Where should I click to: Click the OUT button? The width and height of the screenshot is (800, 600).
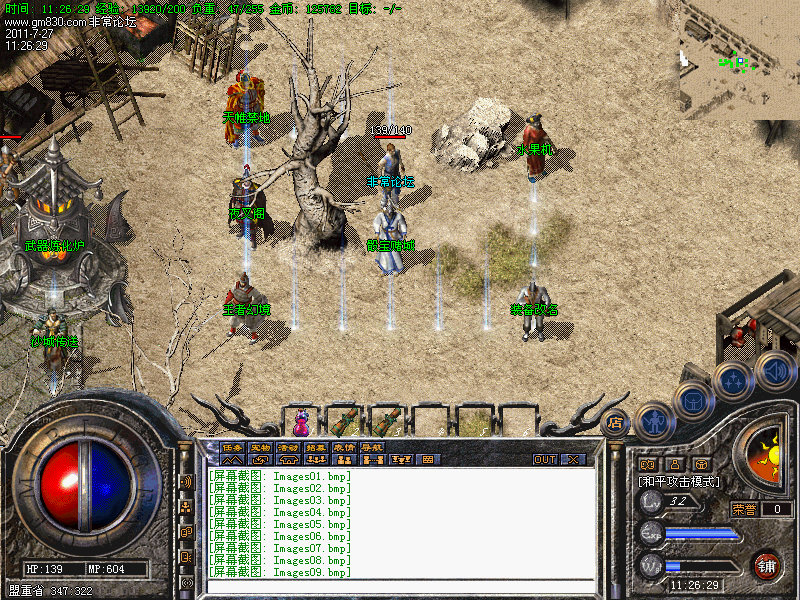pos(545,460)
